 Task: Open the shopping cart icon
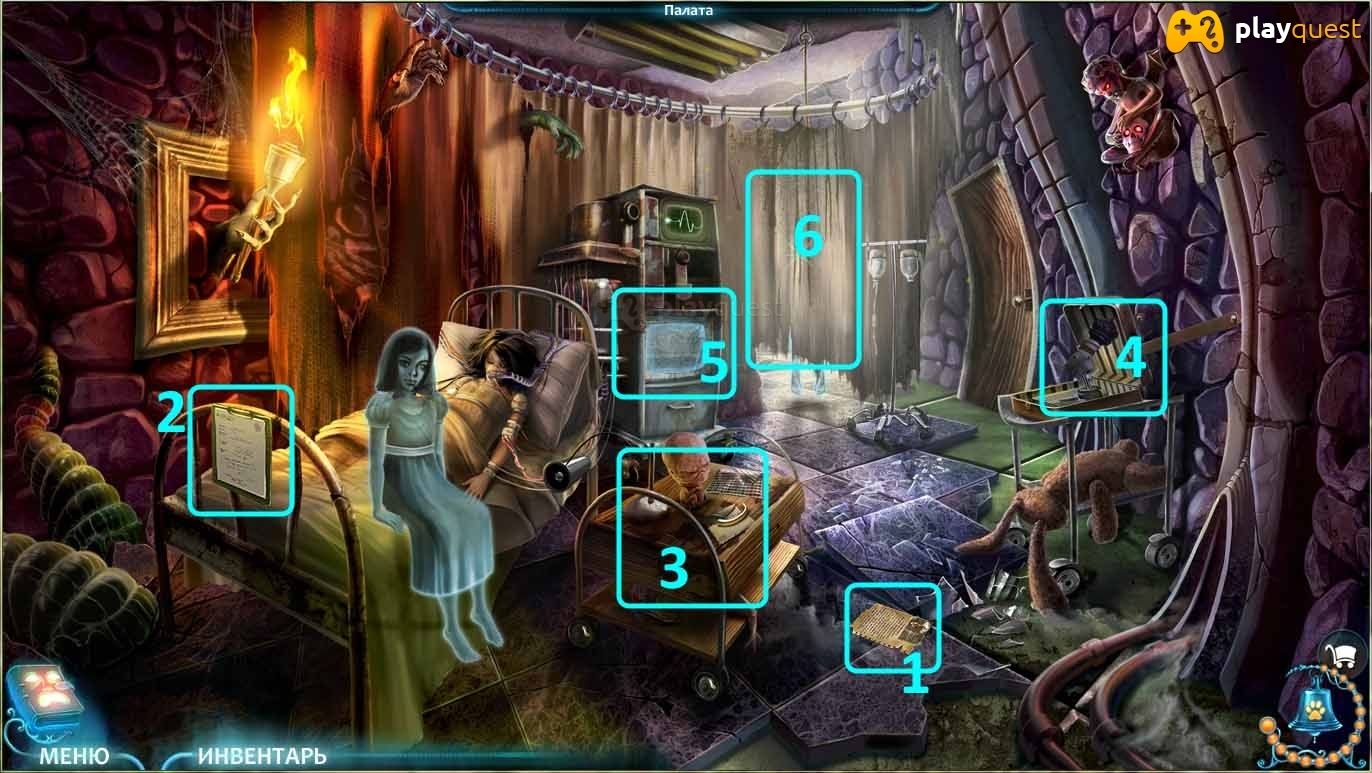click(1346, 656)
